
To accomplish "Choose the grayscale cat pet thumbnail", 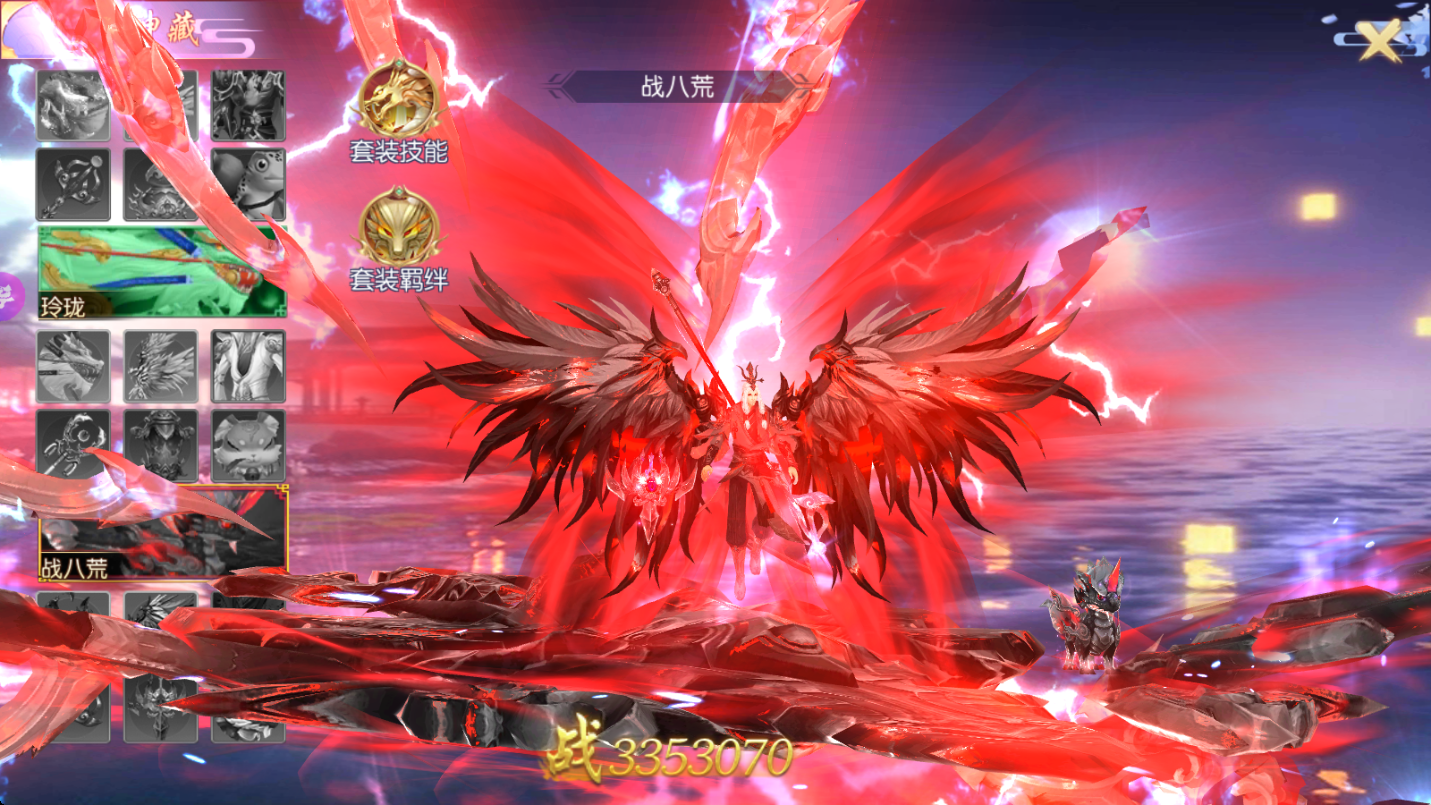I will click(x=248, y=445).
